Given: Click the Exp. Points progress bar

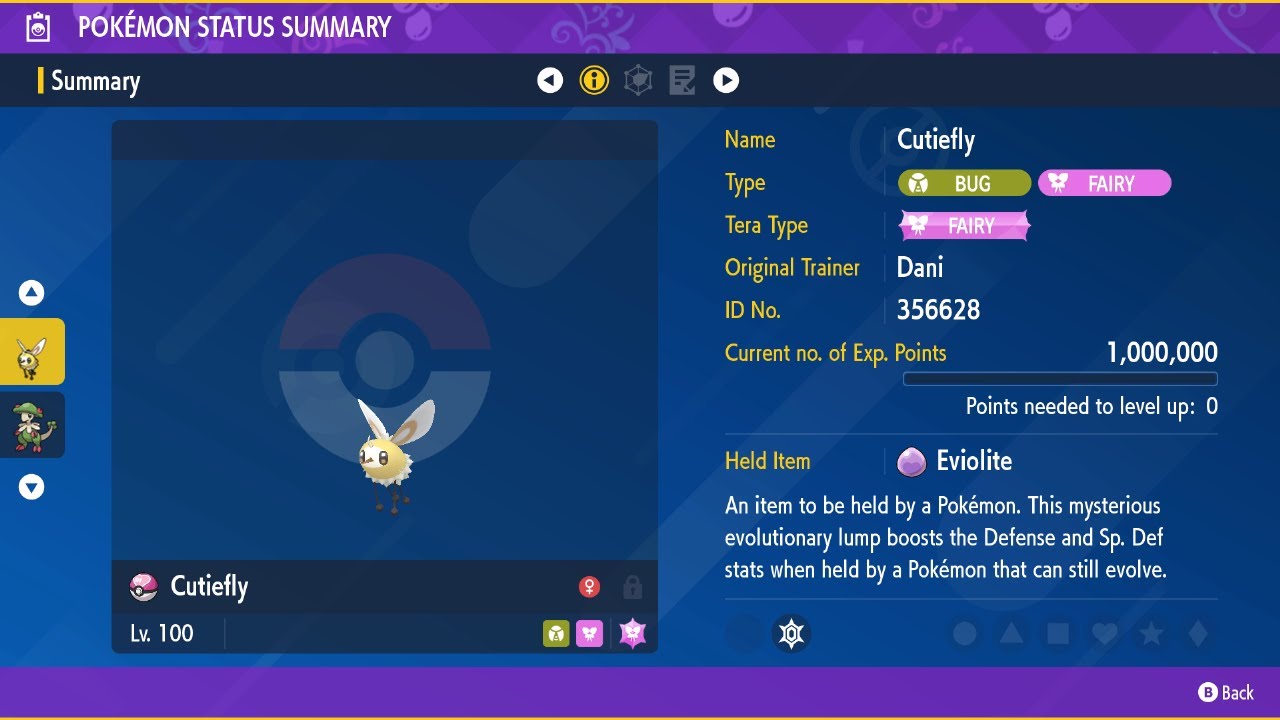Looking at the screenshot, I should click(1060, 379).
